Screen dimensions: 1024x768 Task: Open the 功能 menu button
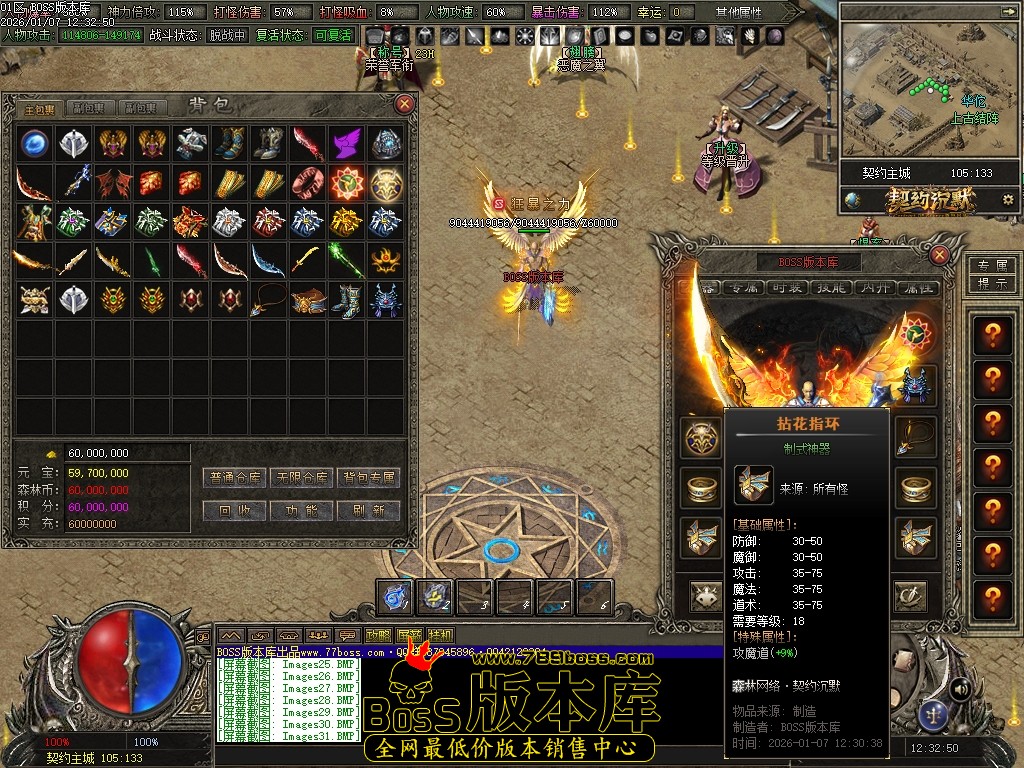[302, 510]
